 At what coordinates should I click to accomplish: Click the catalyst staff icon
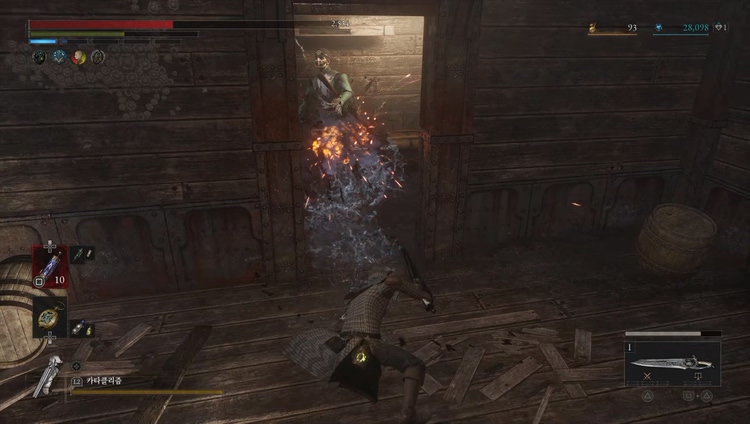pos(45,375)
